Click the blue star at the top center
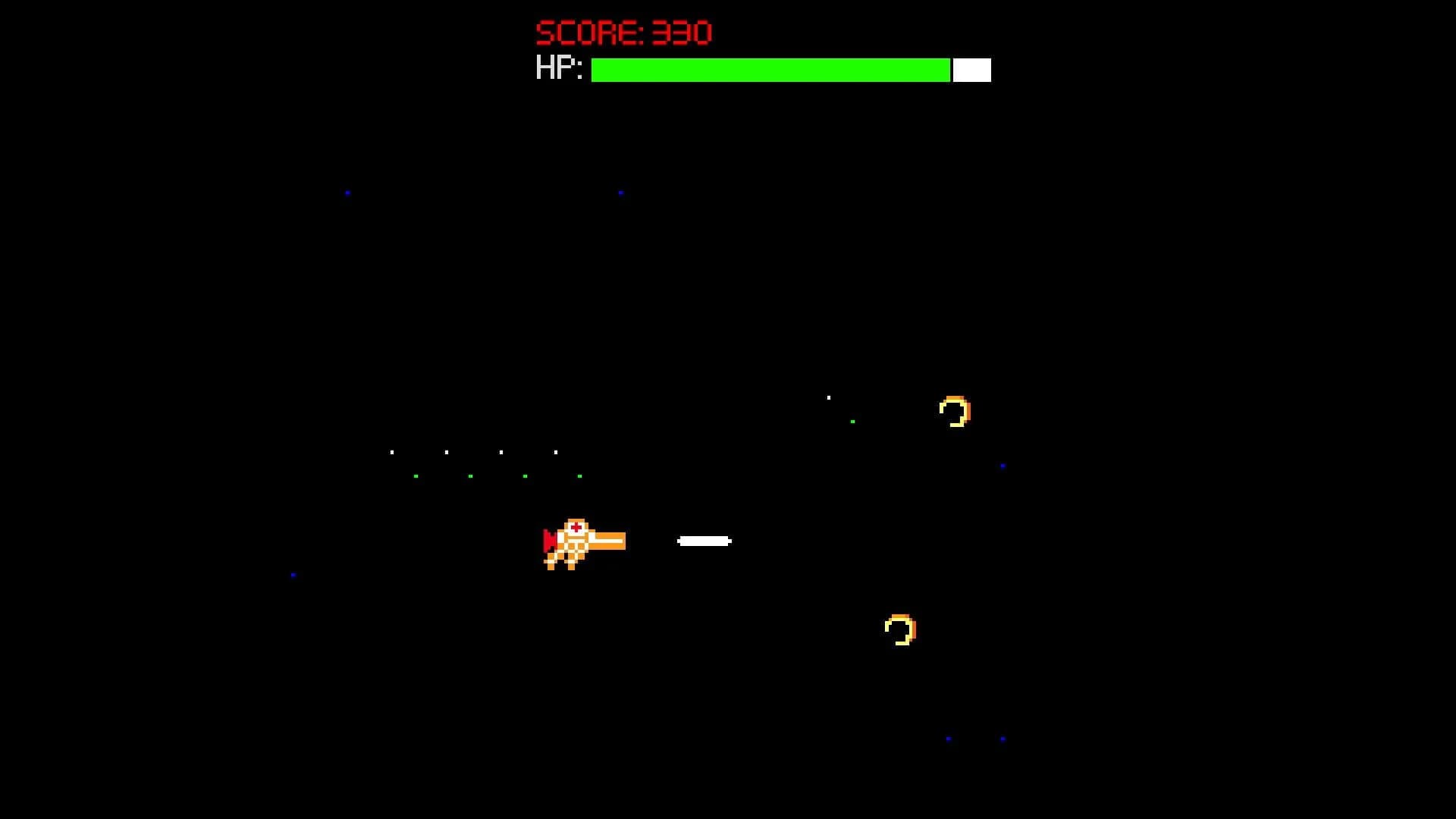 click(623, 192)
